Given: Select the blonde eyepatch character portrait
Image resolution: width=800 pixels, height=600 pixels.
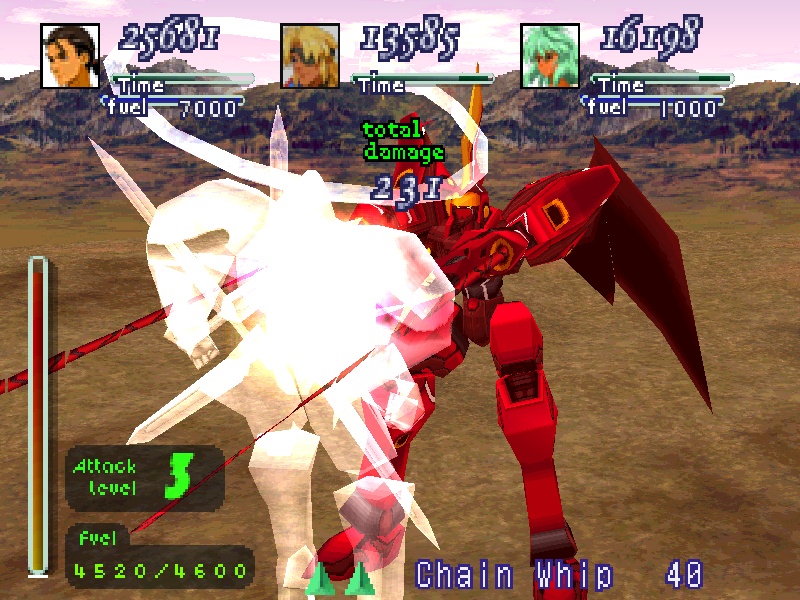Looking at the screenshot, I should pos(310,56).
